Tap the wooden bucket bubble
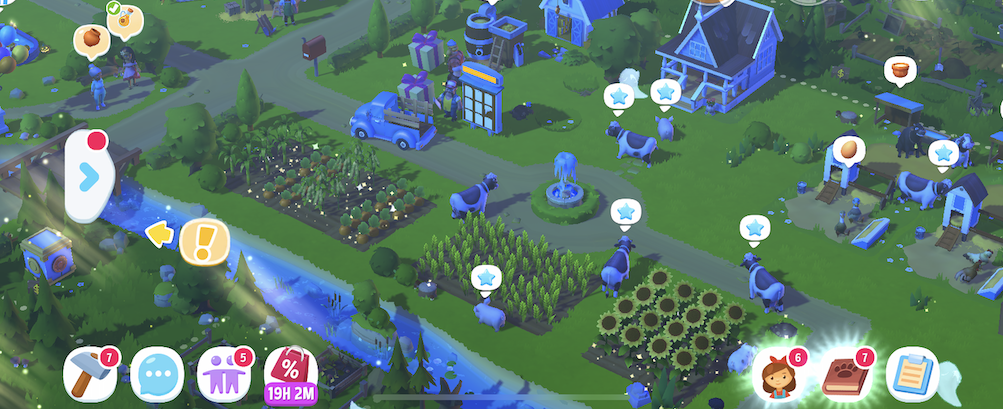The height and width of the screenshot is (409, 1003). point(902,71)
